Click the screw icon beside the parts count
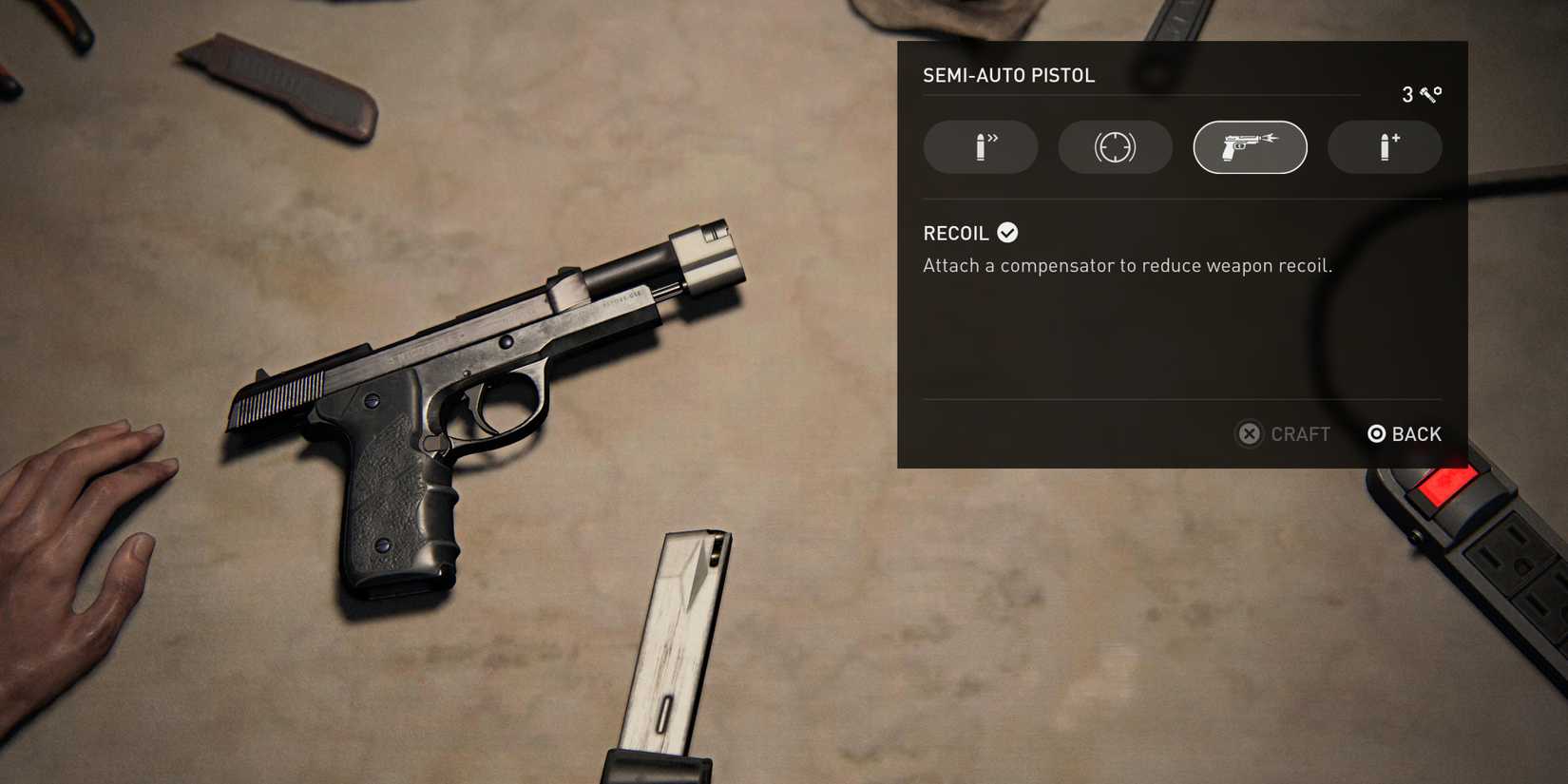This screenshot has width=1568, height=784. [x=1428, y=94]
